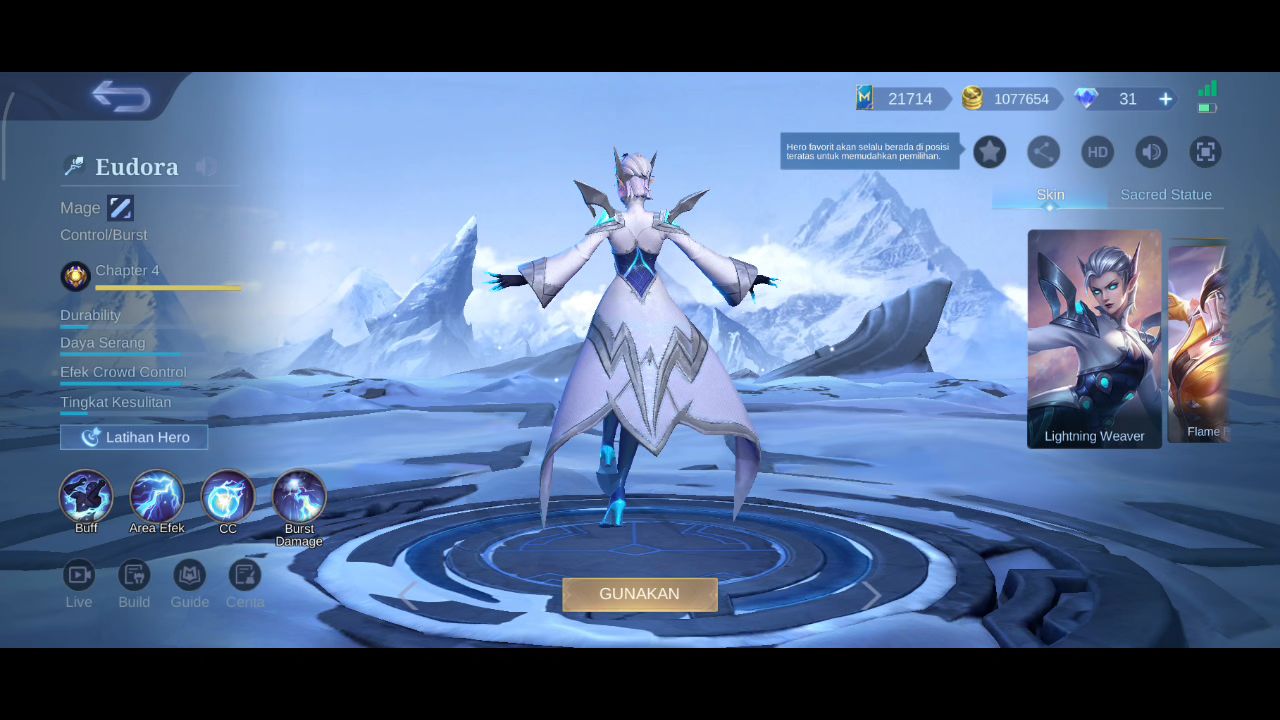Click the GUNAKAN button
The image size is (1280, 720).
(639, 594)
